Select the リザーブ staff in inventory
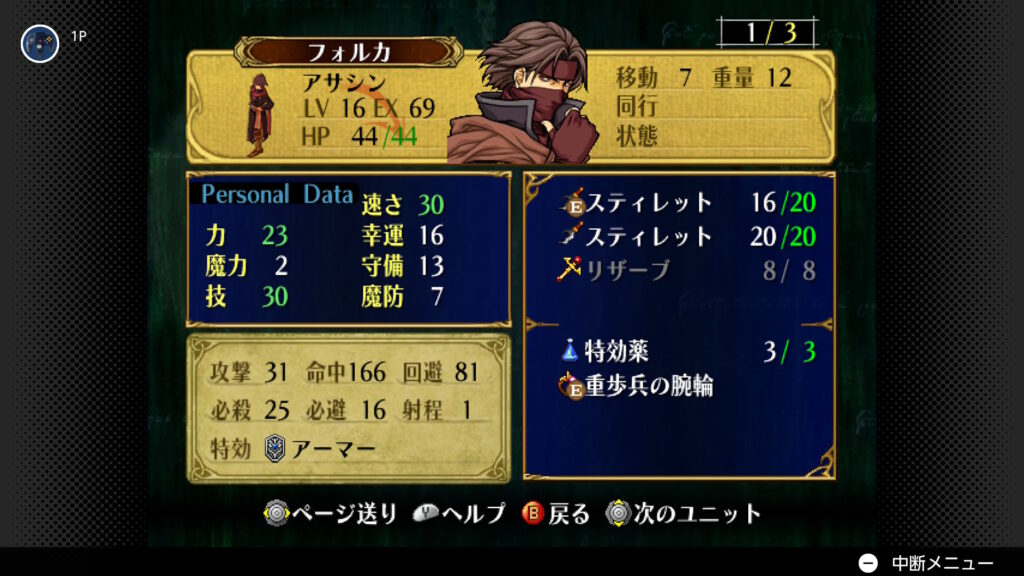1024x576 pixels. pyautogui.click(x=627, y=269)
